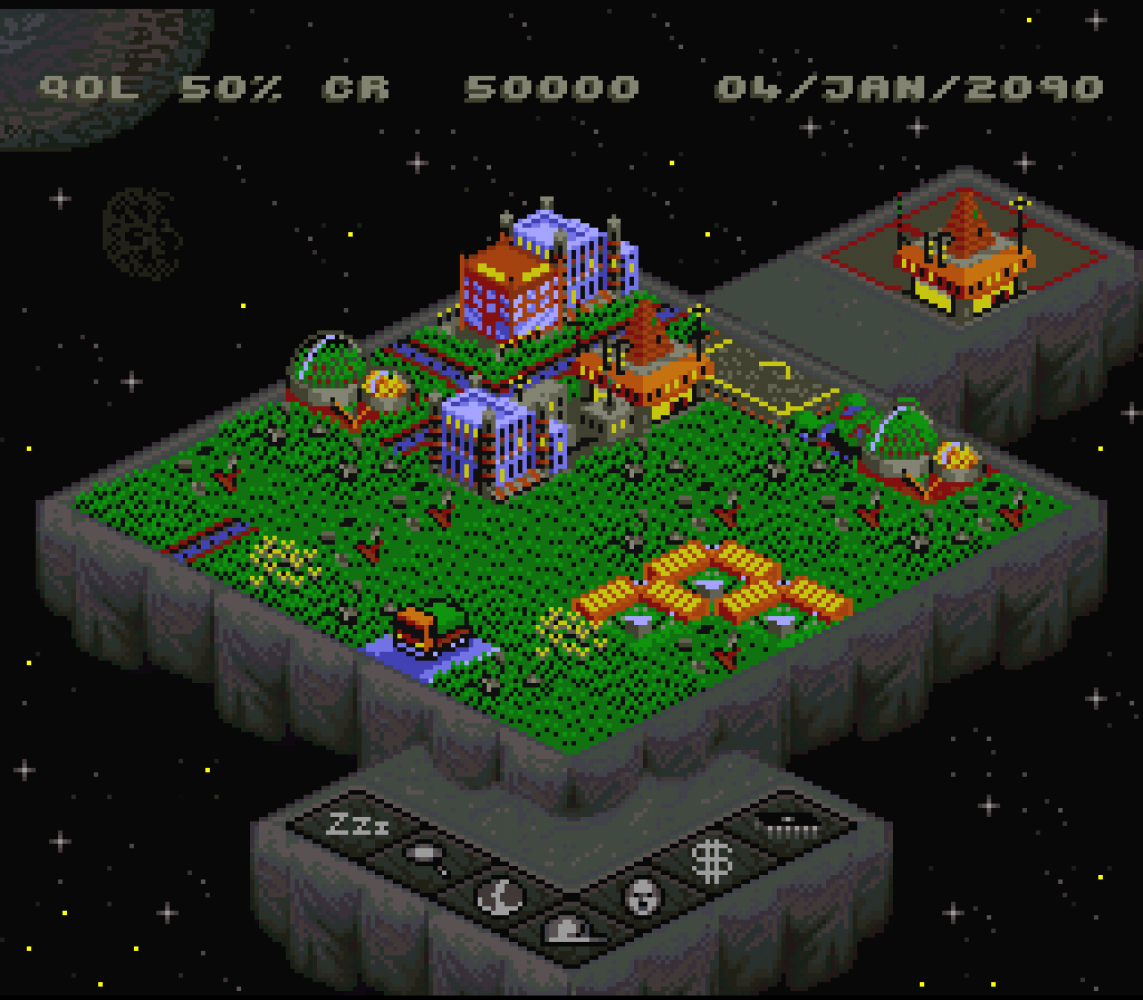The image size is (1143, 1000).
Task: Show the dollar sign finance icon
Action: coord(714,860)
